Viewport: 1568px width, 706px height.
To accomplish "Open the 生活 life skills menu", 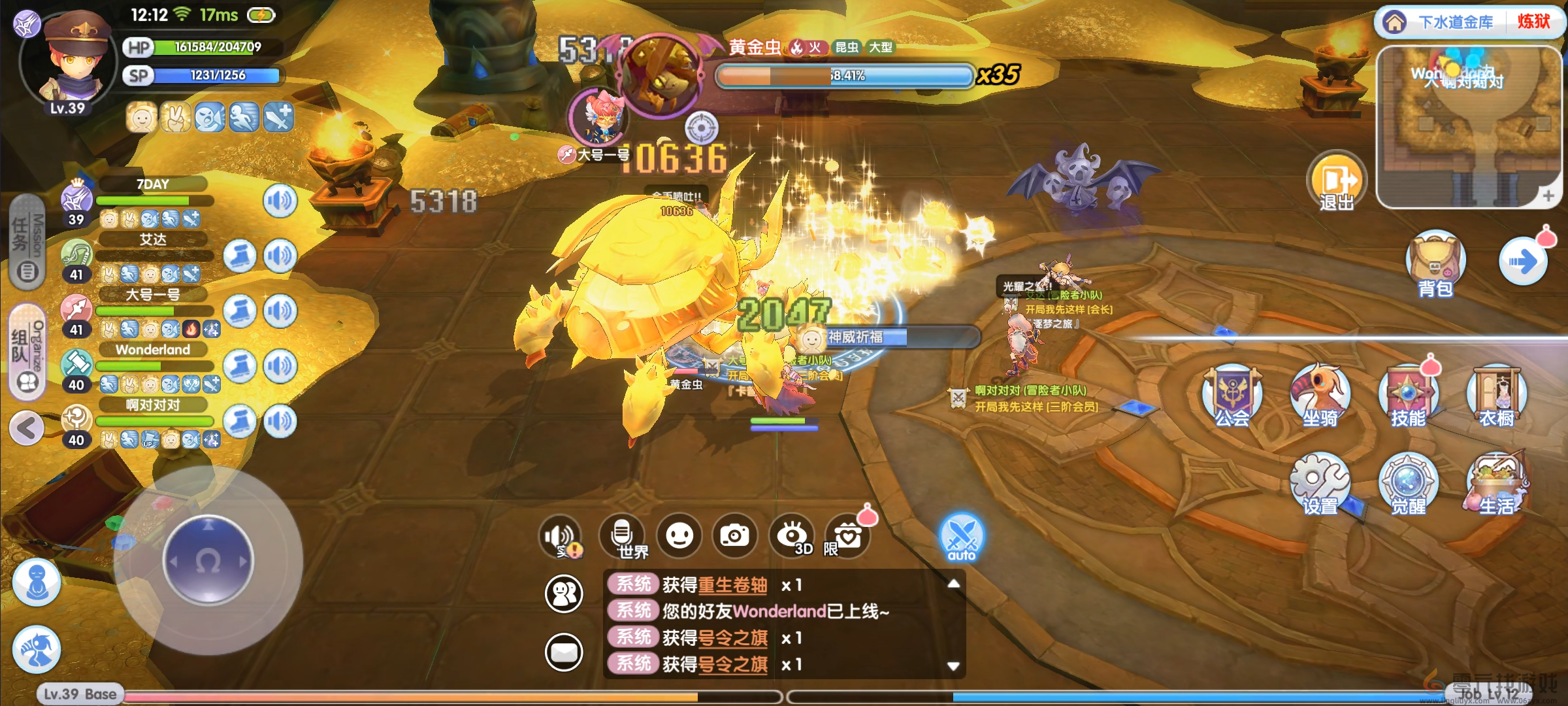I will click(1496, 484).
